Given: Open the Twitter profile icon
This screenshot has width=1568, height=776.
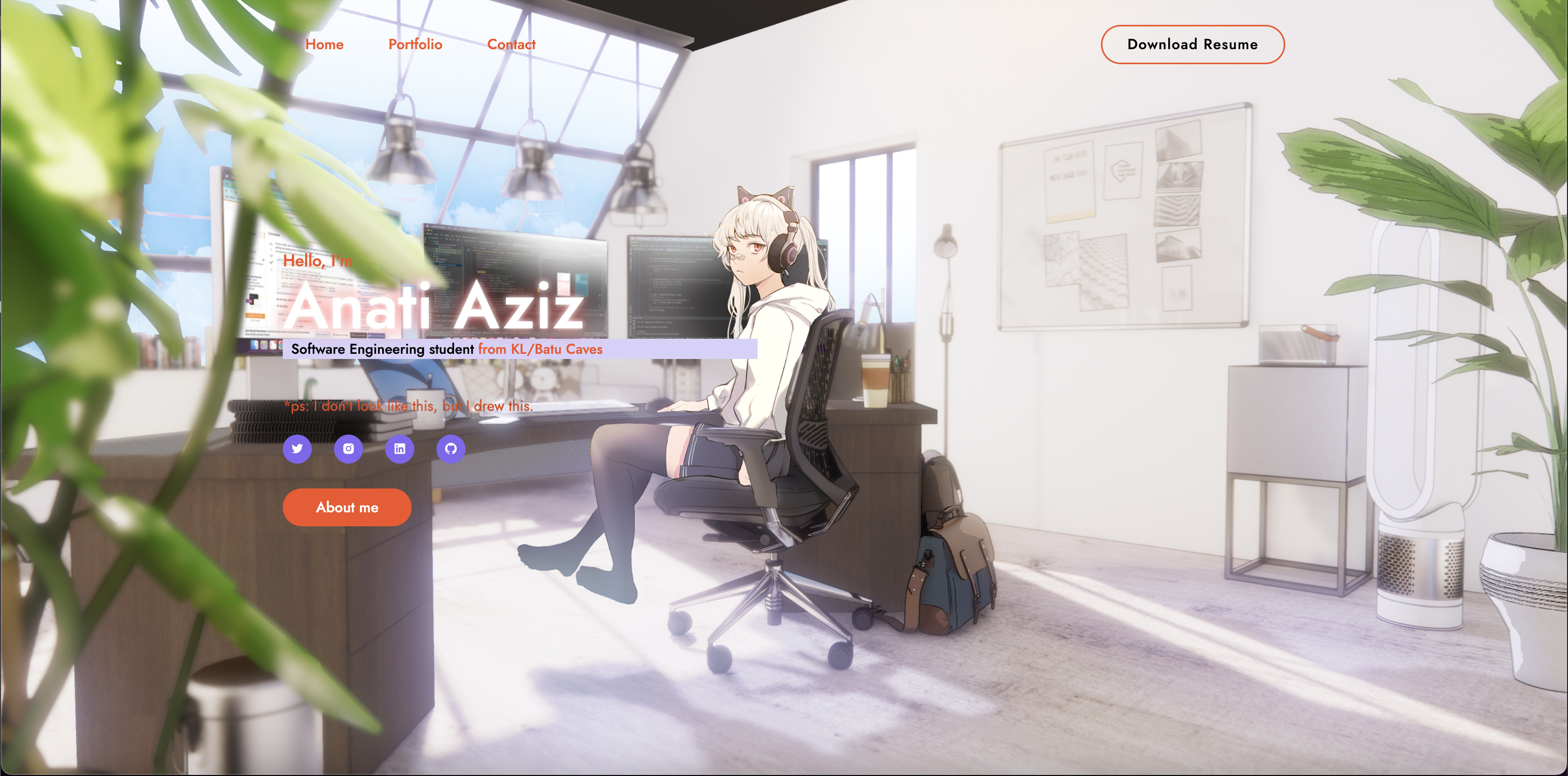Looking at the screenshot, I should 297,449.
